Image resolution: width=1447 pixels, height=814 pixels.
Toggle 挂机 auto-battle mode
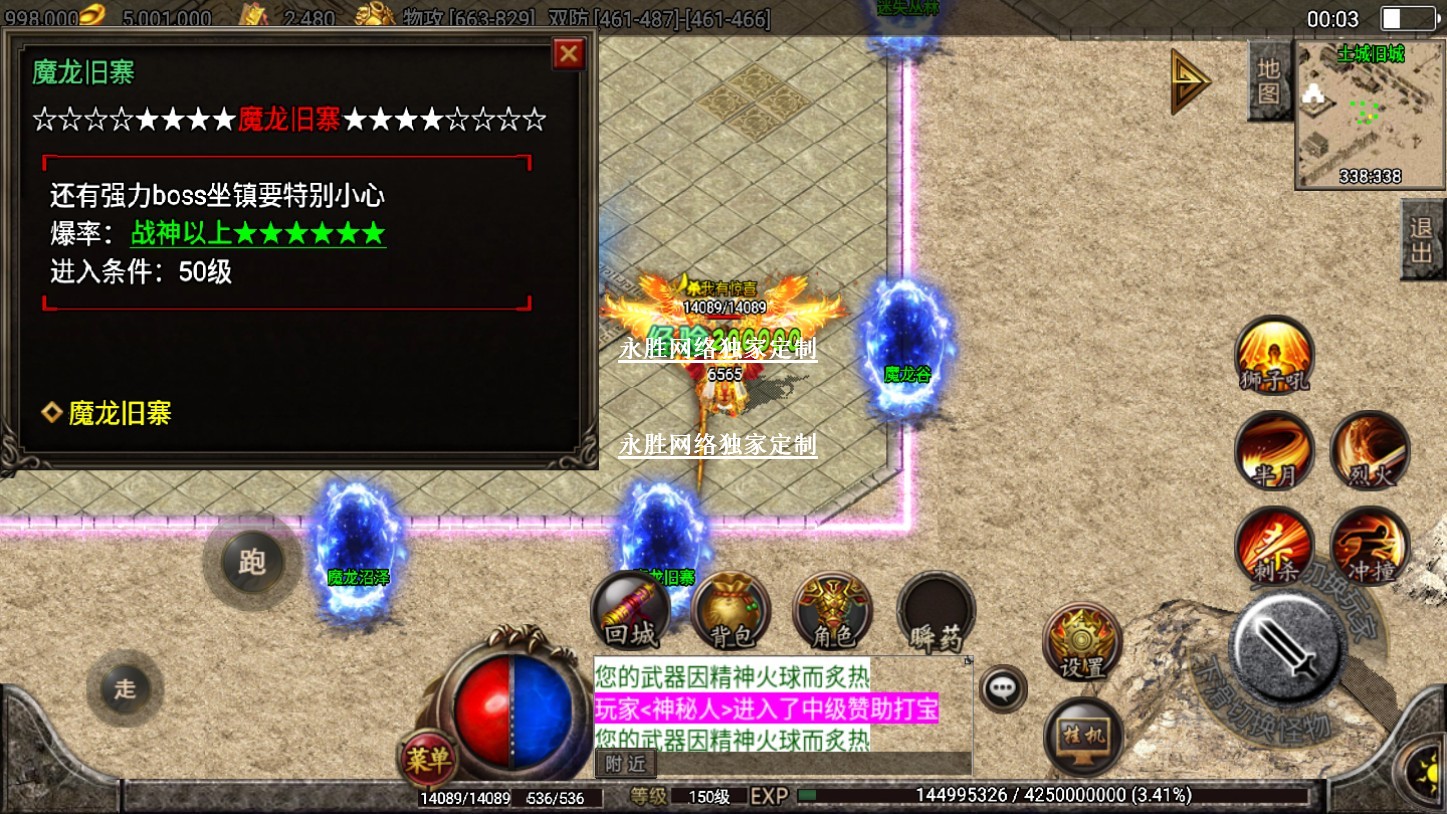point(1083,738)
